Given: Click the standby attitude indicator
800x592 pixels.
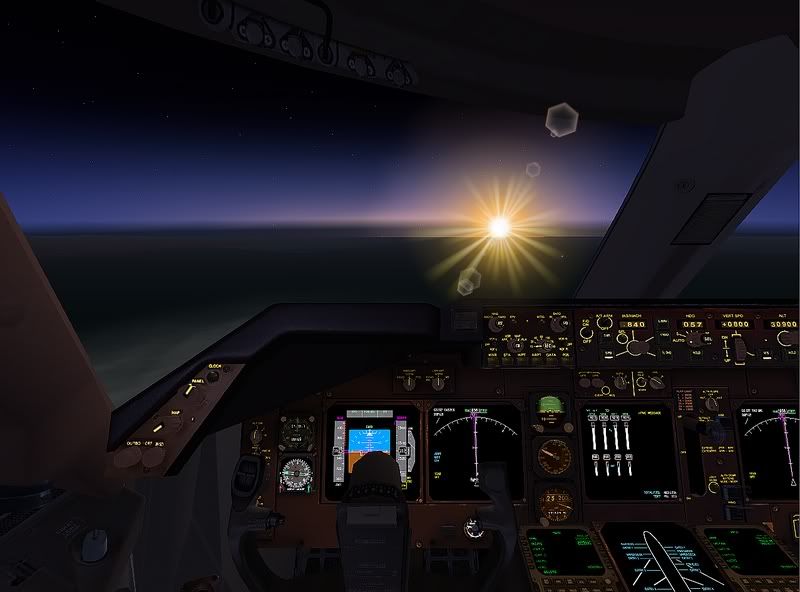Looking at the screenshot, I should click(548, 411).
